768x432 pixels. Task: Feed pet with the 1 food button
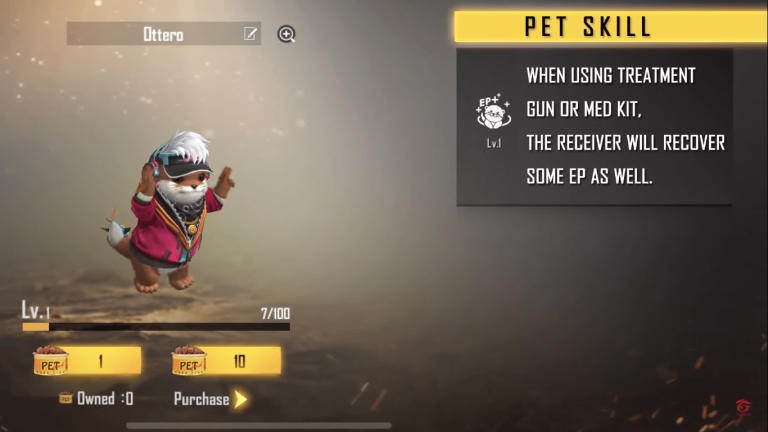point(87,361)
